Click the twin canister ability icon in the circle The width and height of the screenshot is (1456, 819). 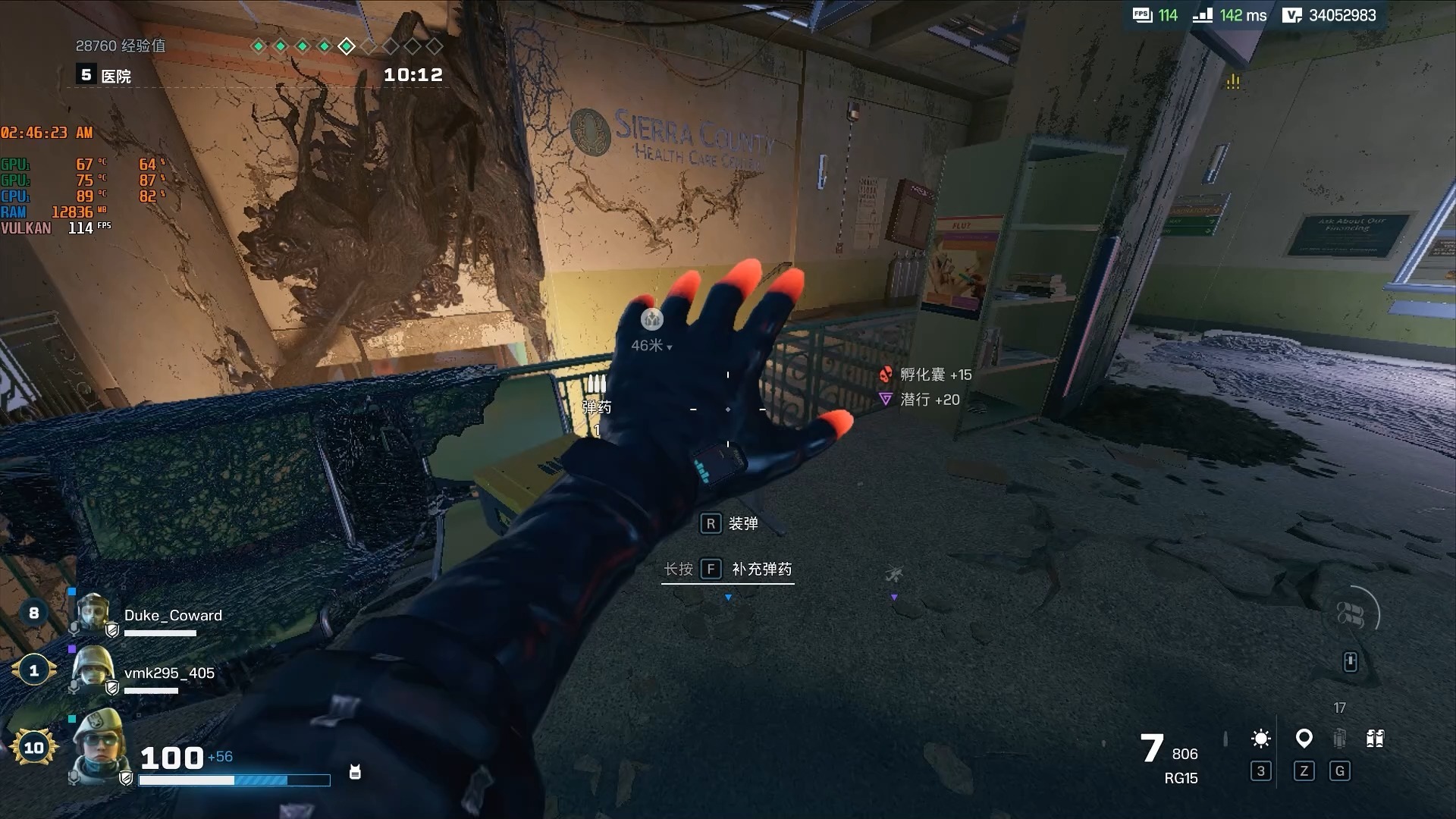[1351, 615]
